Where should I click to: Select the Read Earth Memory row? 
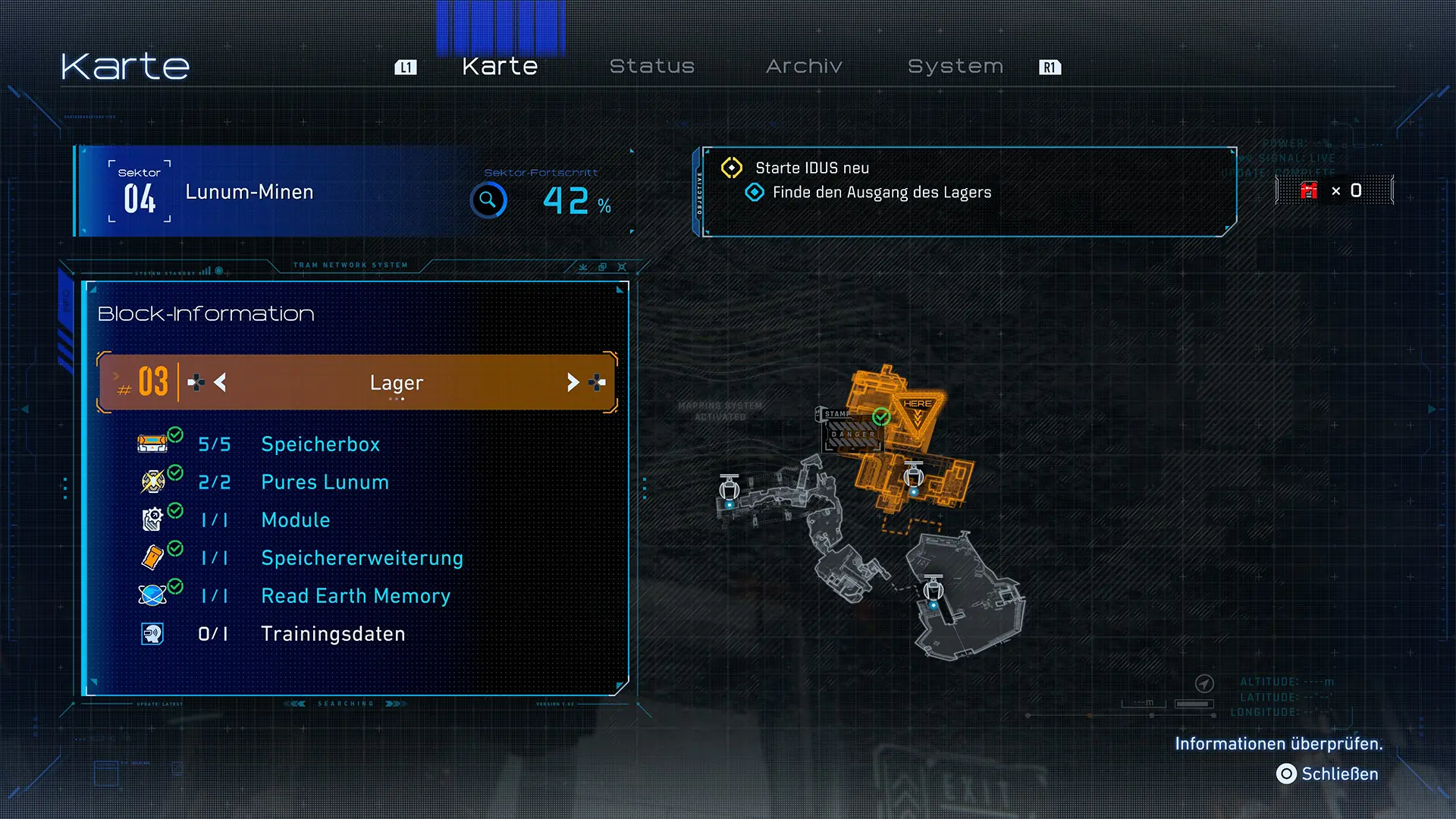356,596
